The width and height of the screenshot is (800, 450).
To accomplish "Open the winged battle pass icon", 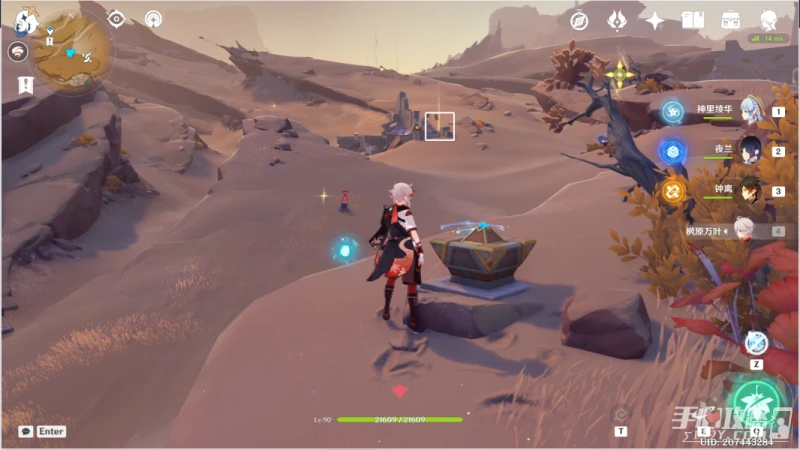I will [x=617, y=20].
